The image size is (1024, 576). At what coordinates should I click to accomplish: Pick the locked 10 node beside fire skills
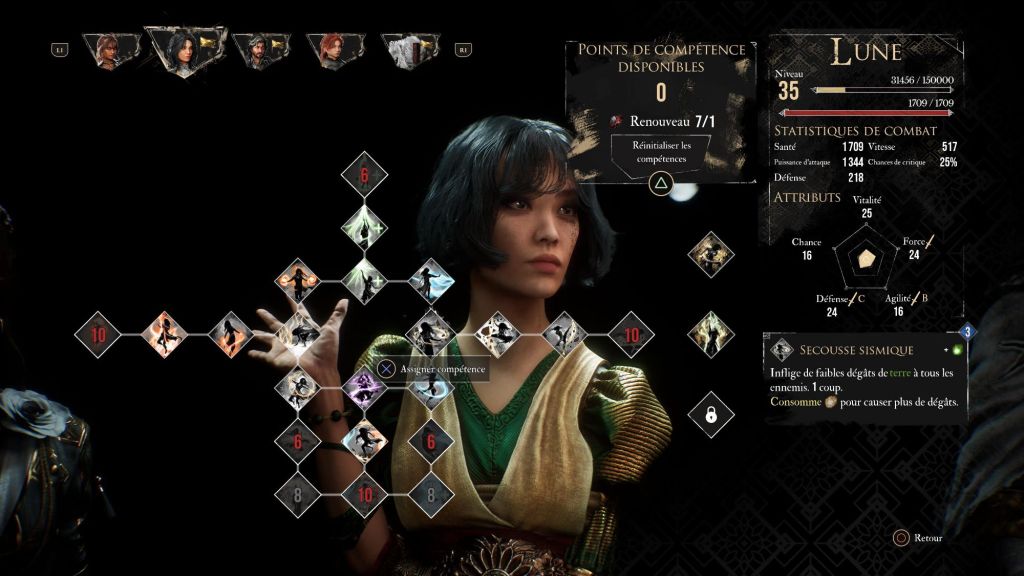coord(99,334)
